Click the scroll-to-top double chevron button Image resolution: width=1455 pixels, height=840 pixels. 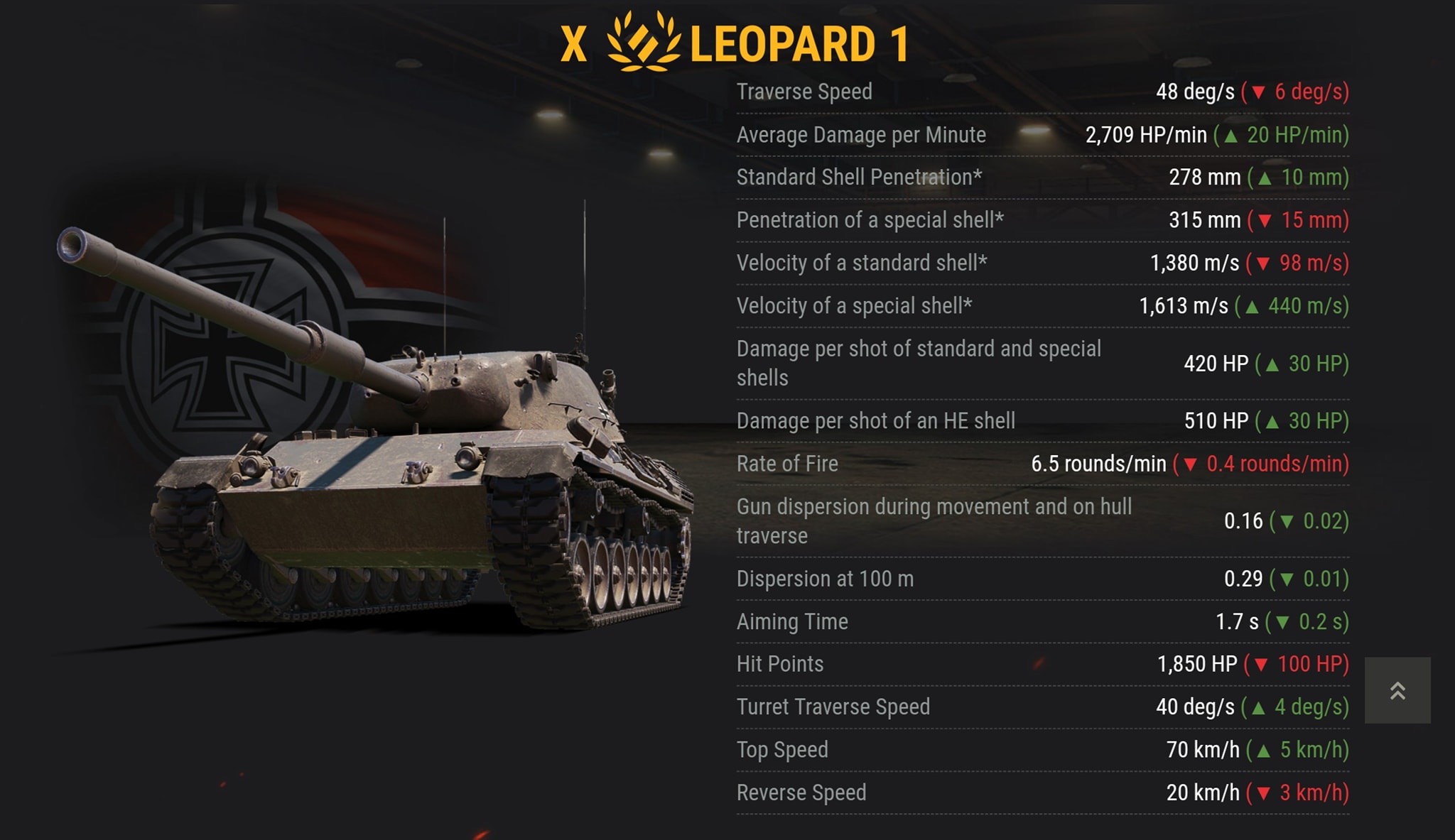click(1397, 690)
